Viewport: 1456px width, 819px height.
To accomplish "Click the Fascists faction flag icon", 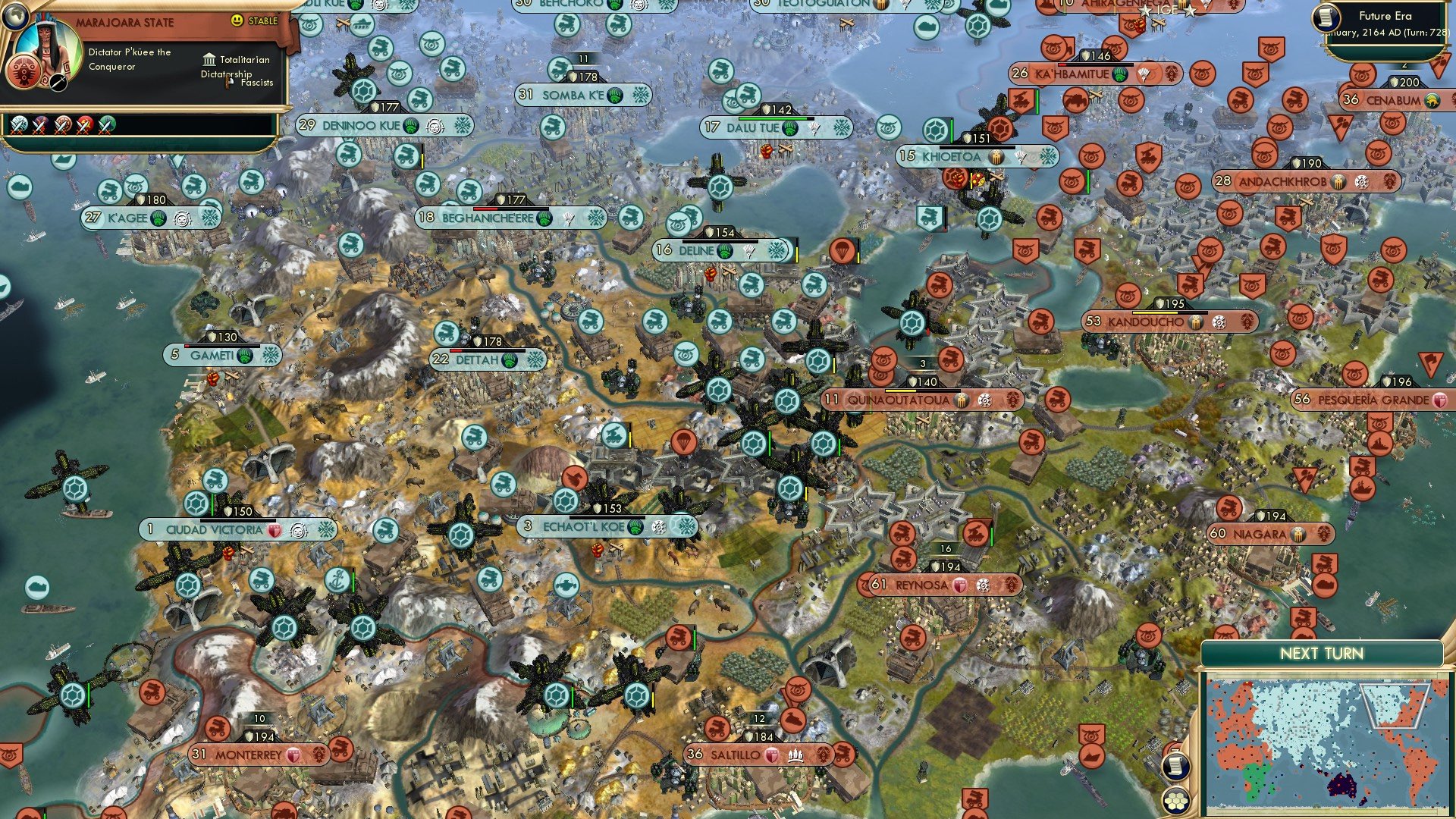I will [x=227, y=83].
